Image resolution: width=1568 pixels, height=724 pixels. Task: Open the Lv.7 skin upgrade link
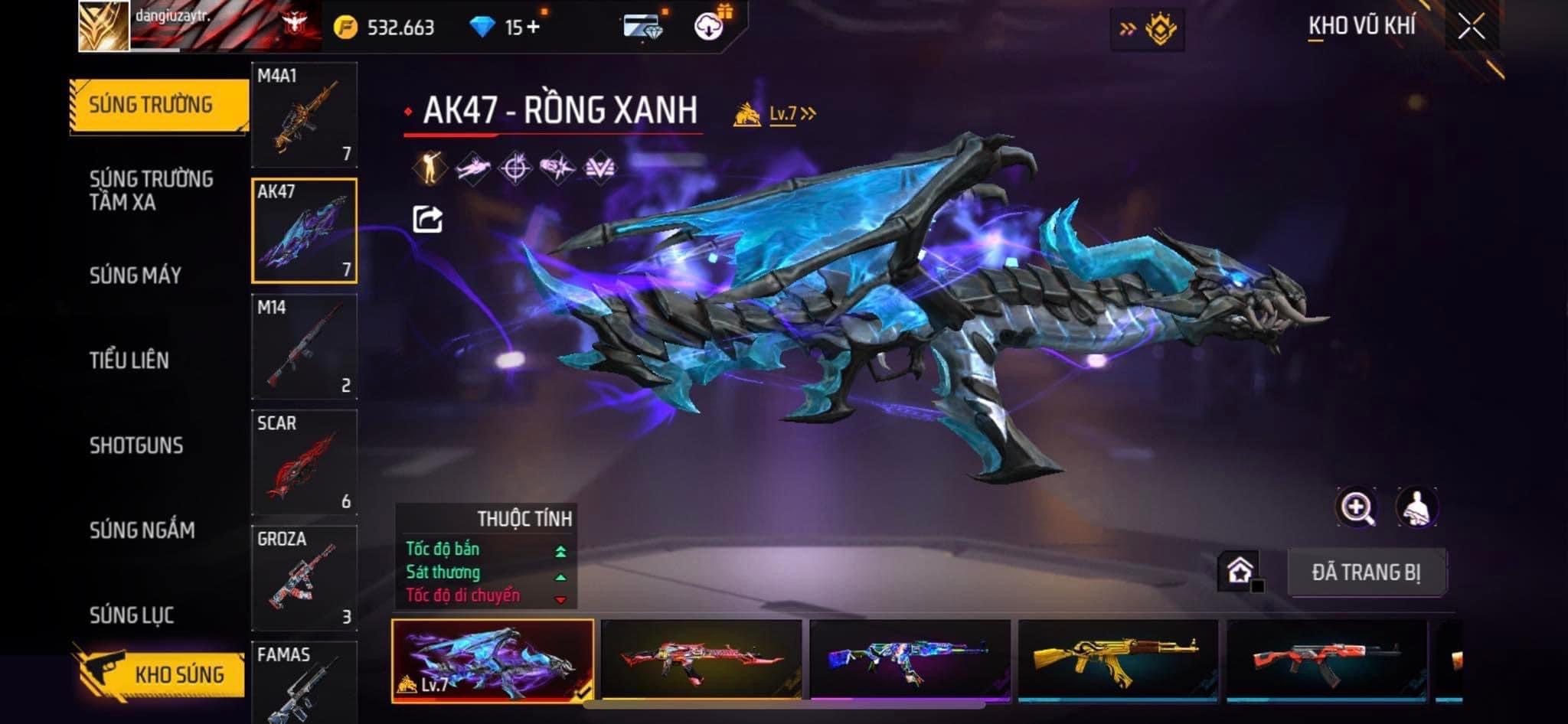(792, 114)
